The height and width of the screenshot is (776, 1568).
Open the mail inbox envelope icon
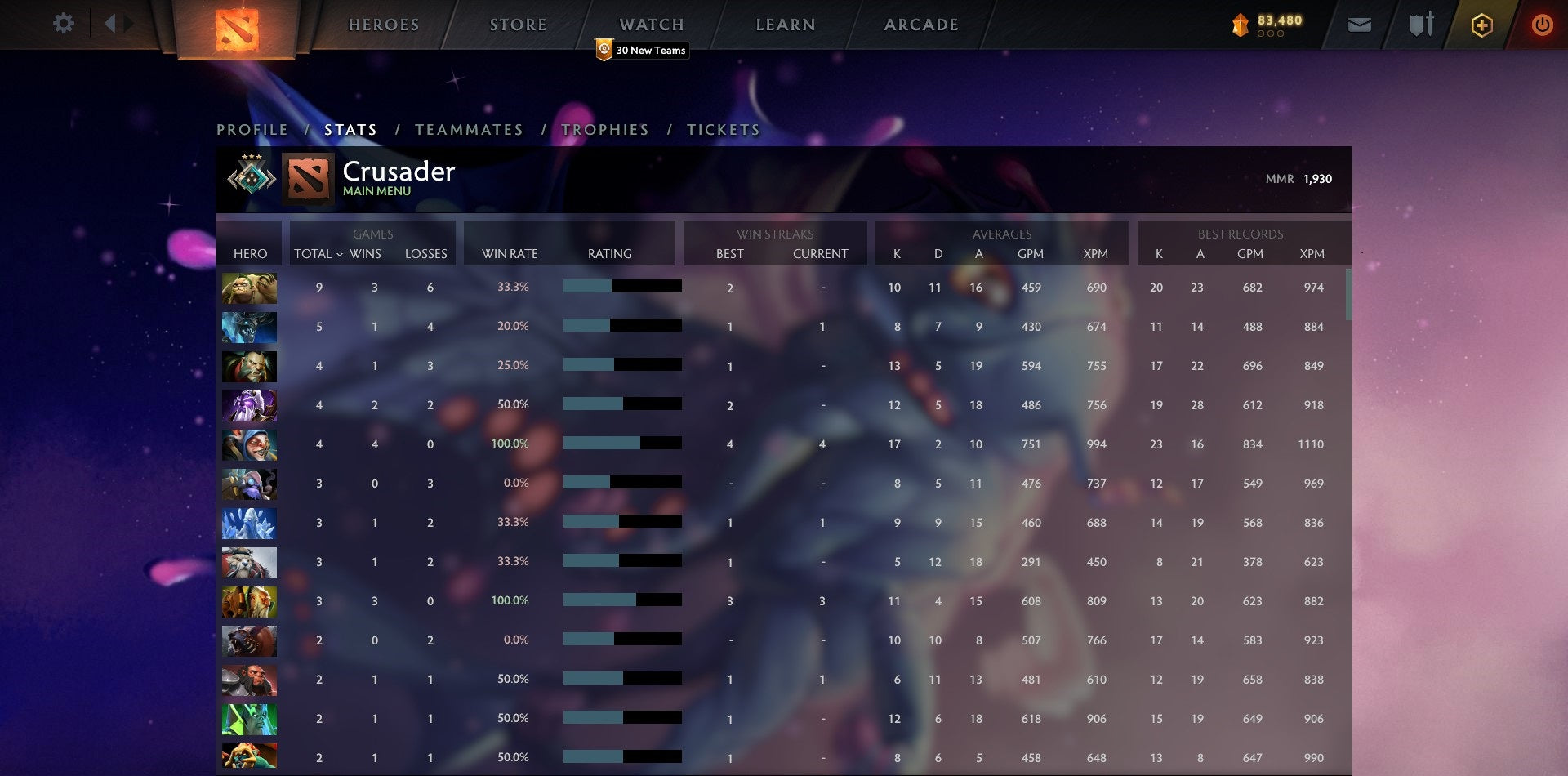(x=1361, y=25)
